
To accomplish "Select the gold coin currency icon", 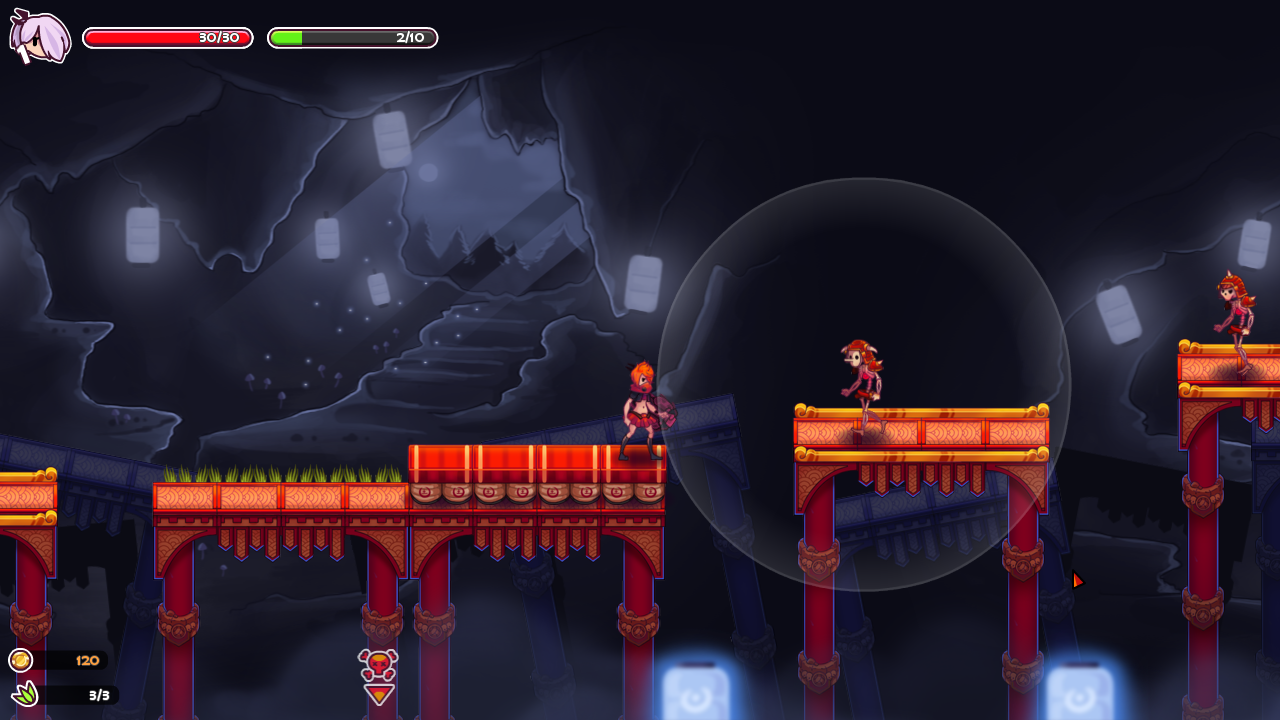I will [x=20, y=660].
